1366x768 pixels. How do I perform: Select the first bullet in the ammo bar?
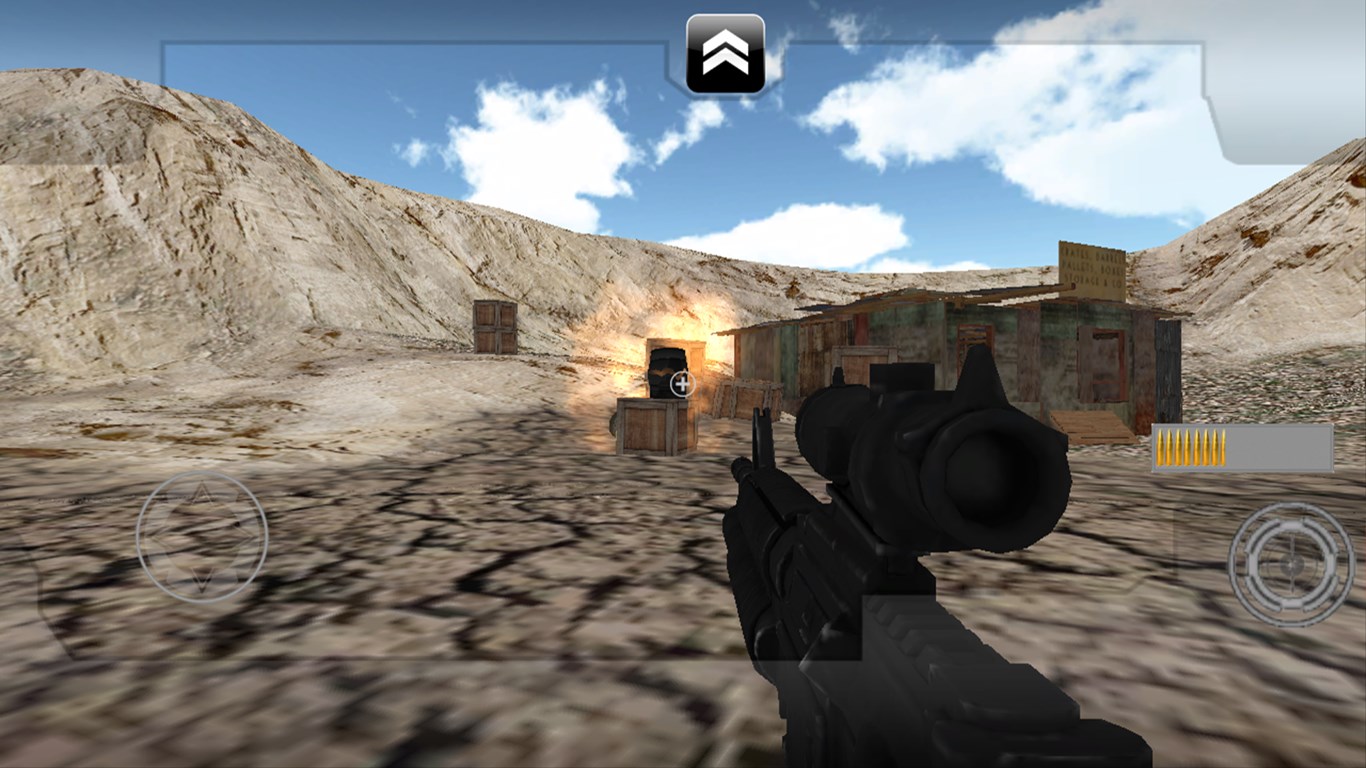tap(1160, 447)
